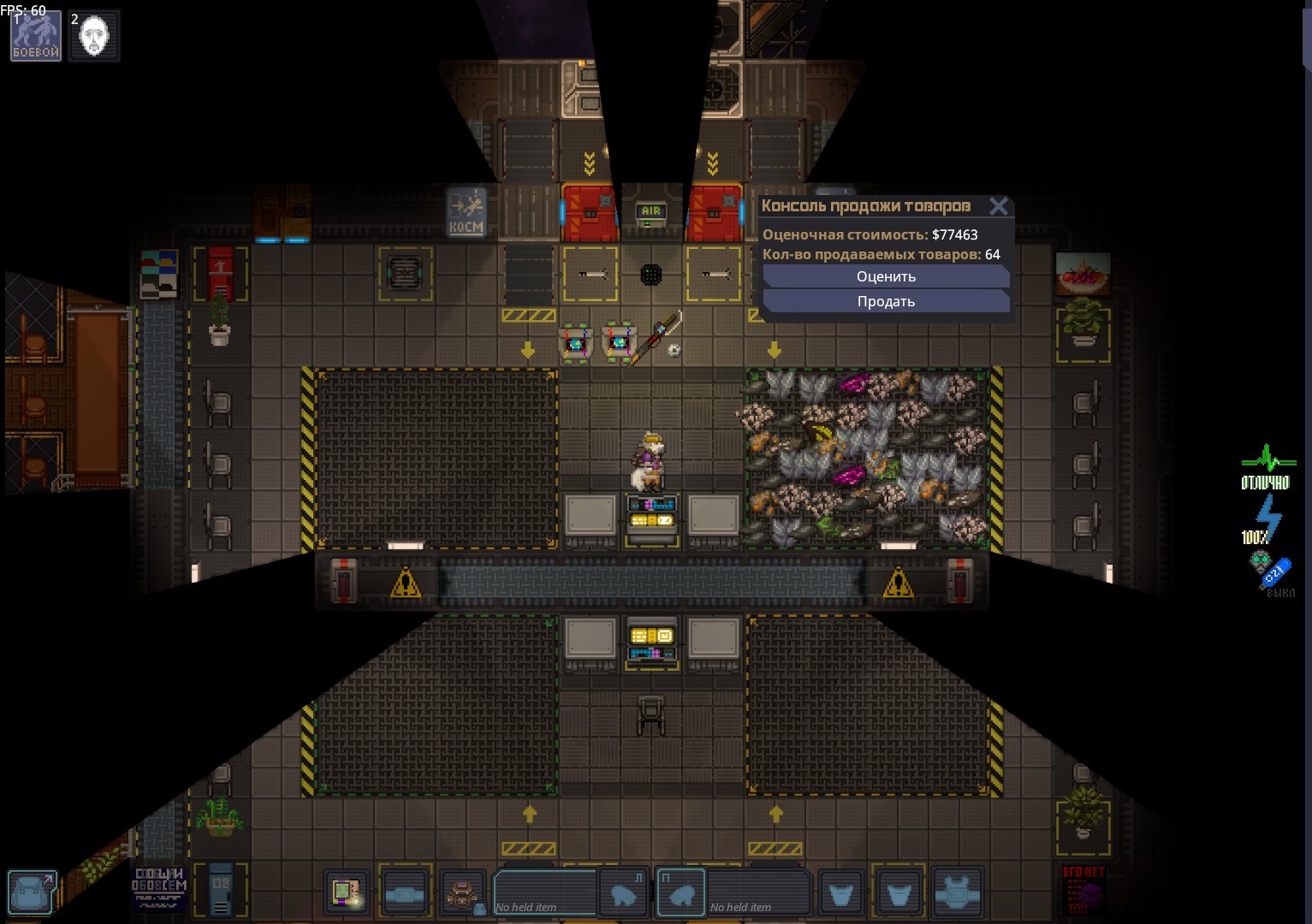The image size is (1312, 924).
Task: Activate the right hand (П) slot
Action: 681,894
